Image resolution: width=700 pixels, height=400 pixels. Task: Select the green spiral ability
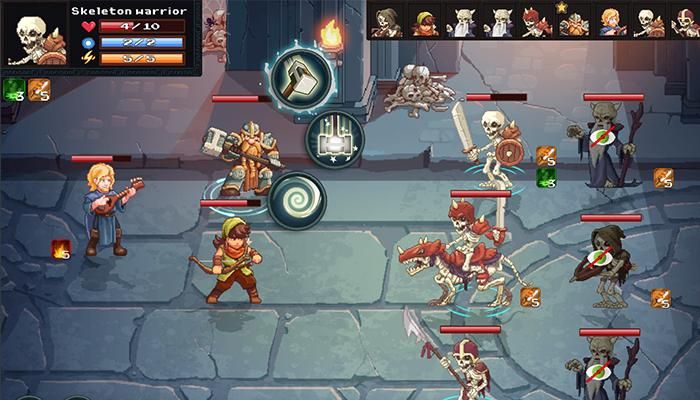(x=297, y=198)
